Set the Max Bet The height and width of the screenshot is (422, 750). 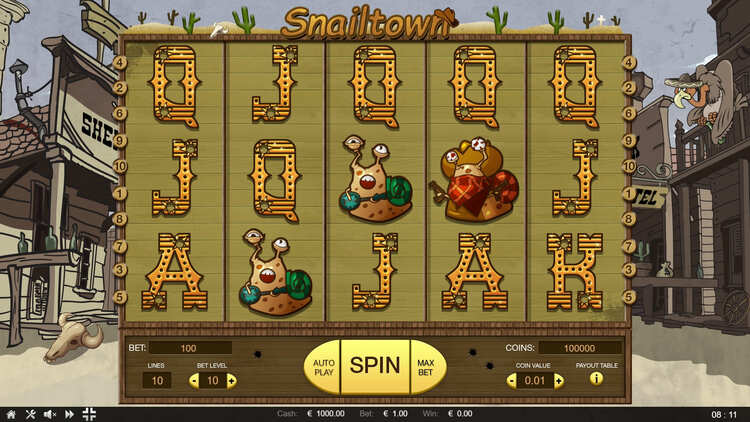pyautogui.click(x=425, y=366)
